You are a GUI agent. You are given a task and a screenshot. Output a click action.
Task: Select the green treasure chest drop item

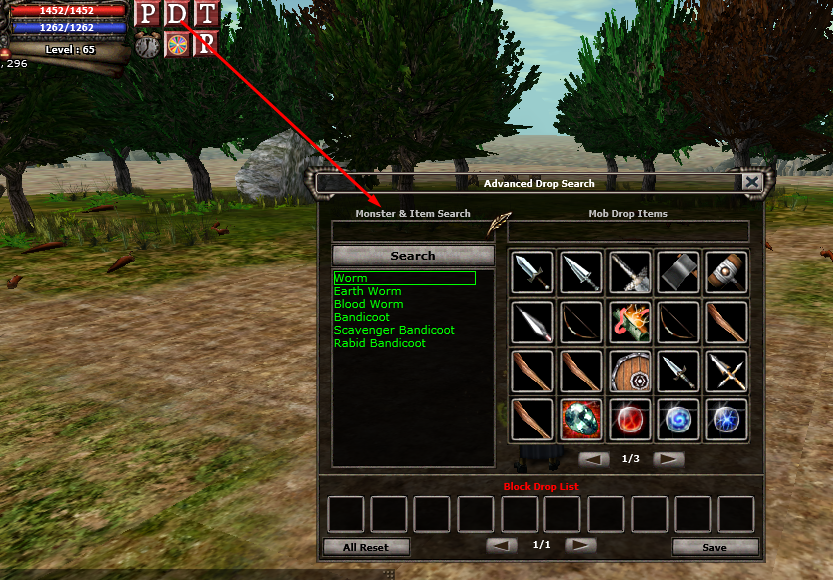(630, 321)
